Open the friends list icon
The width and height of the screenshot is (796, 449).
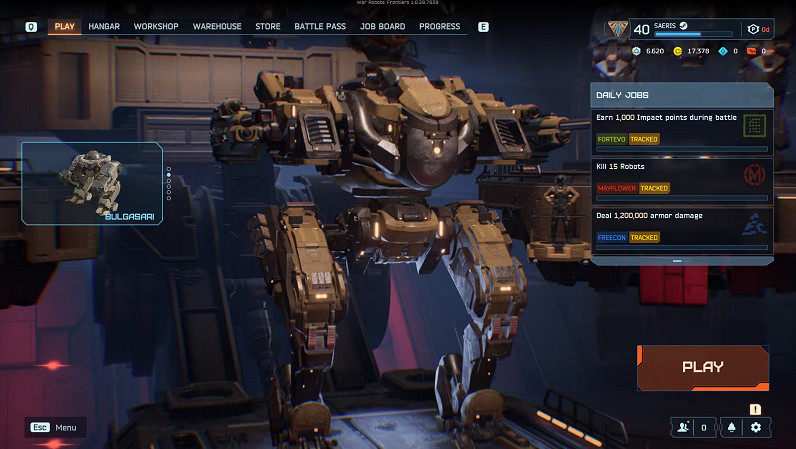683,427
